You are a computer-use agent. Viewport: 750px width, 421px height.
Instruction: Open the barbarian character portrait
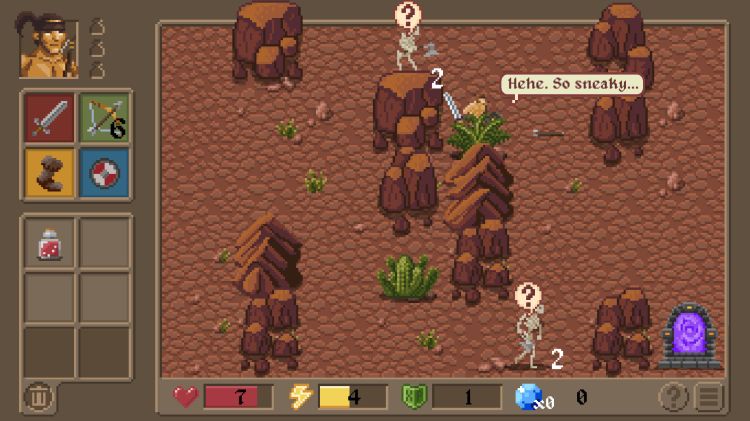(48, 48)
